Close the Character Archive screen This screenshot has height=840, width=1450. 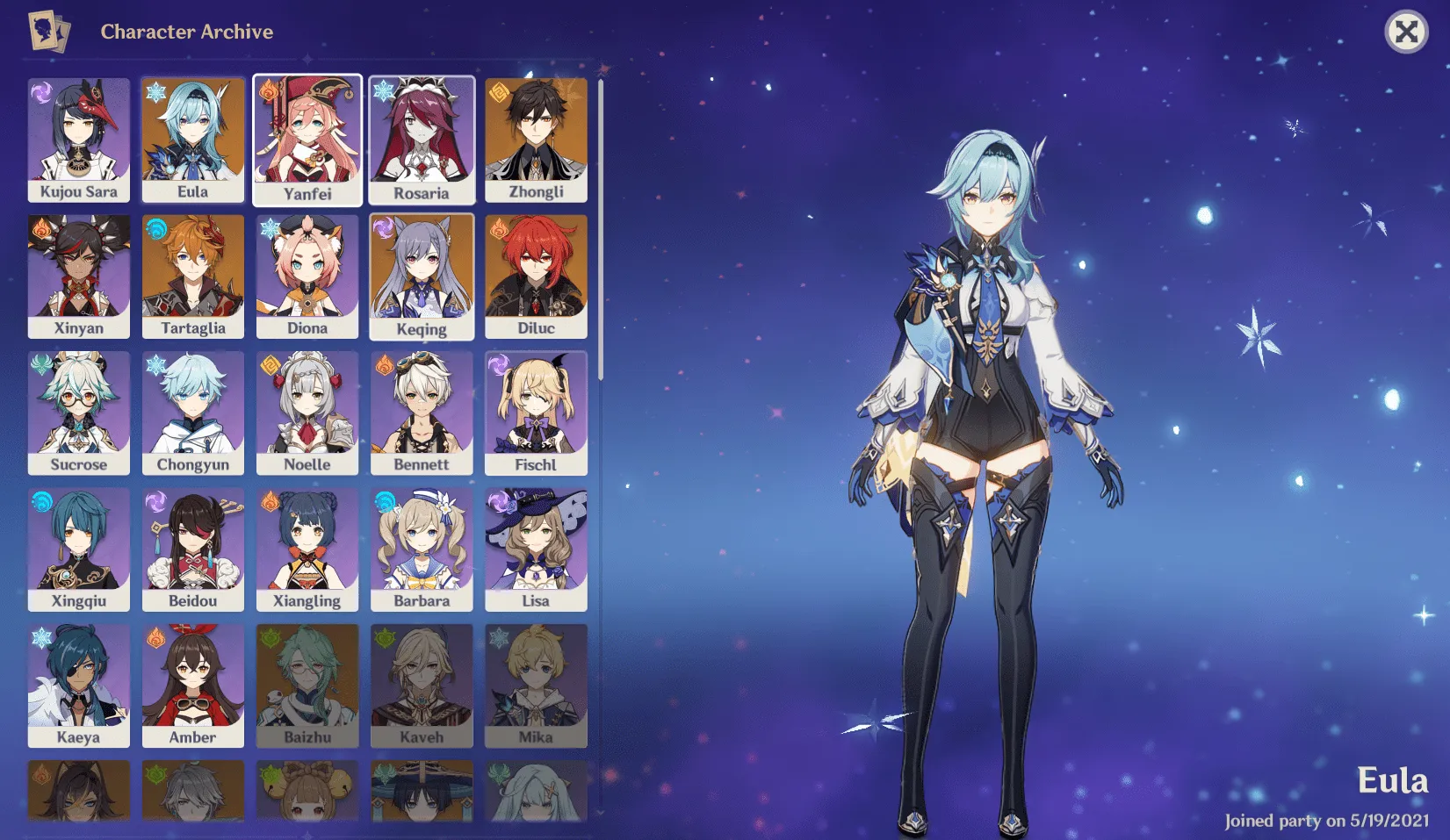click(1405, 32)
